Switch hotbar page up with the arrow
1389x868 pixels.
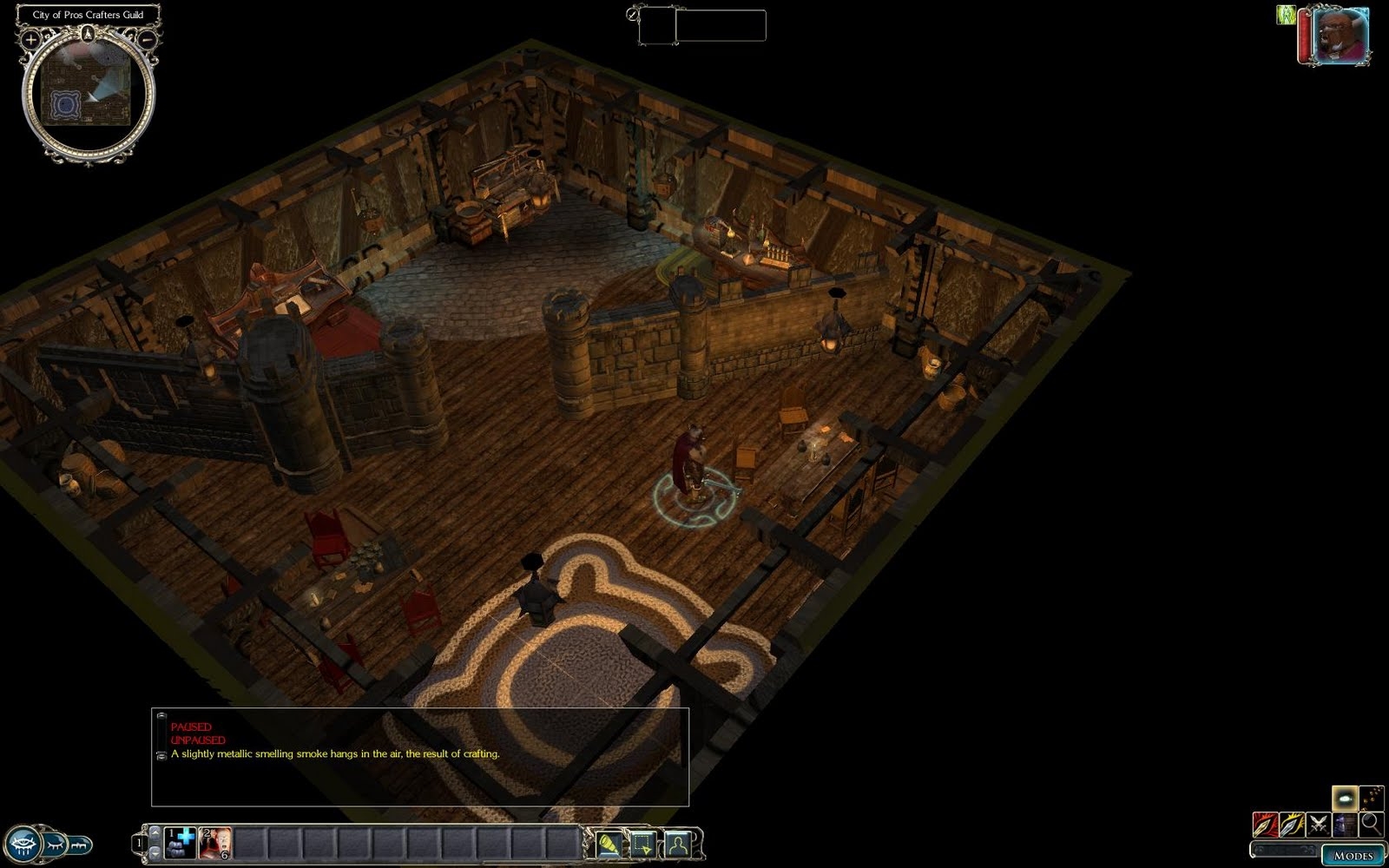[x=155, y=832]
